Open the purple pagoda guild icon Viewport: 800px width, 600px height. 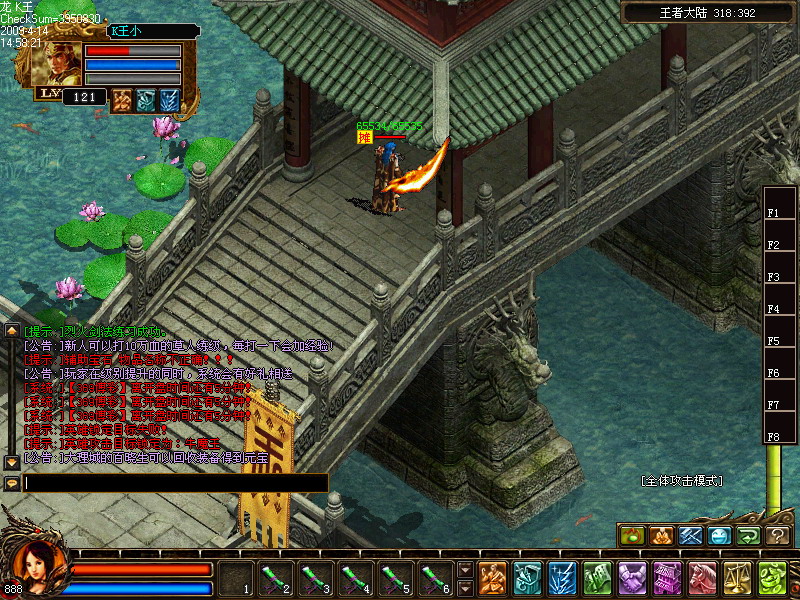tap(667, 578)
